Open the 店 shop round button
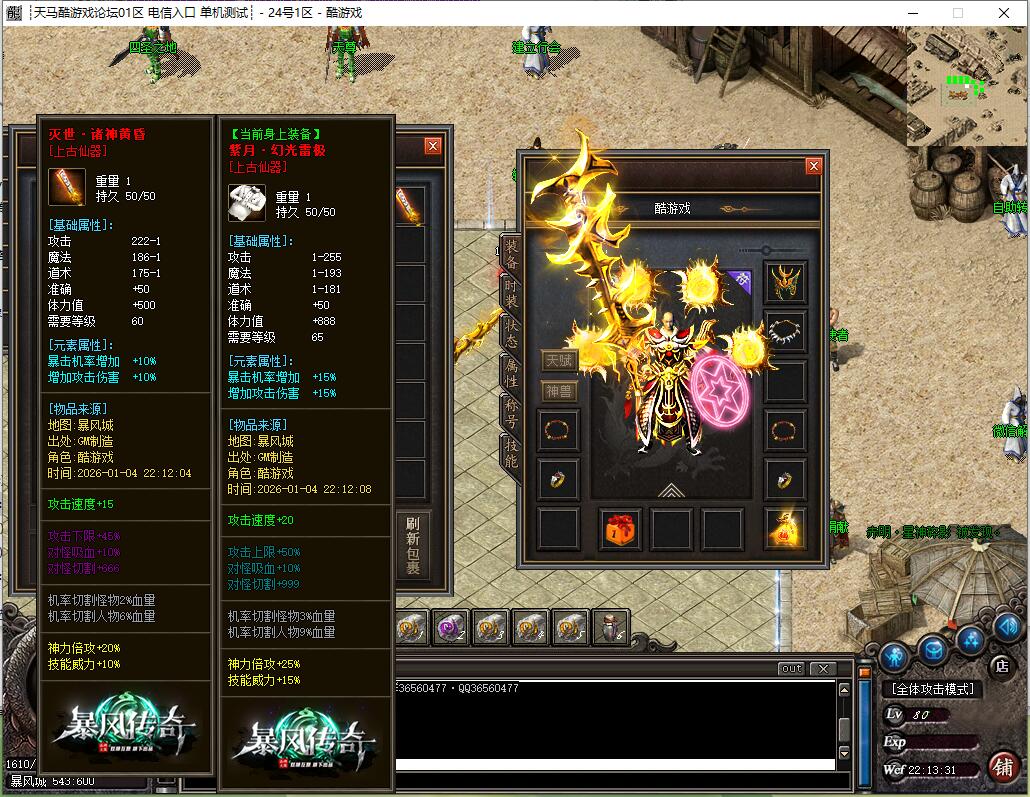Image resolution: width=1030 pixels, height=797 pixels. tap(1001, 665)
